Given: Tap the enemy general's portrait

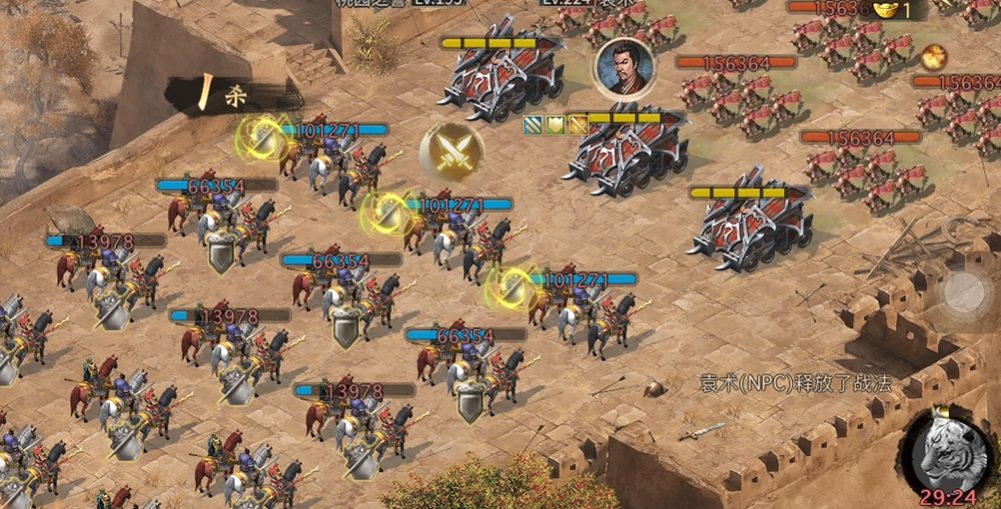Looking at the screenshot, I should 624,69.
